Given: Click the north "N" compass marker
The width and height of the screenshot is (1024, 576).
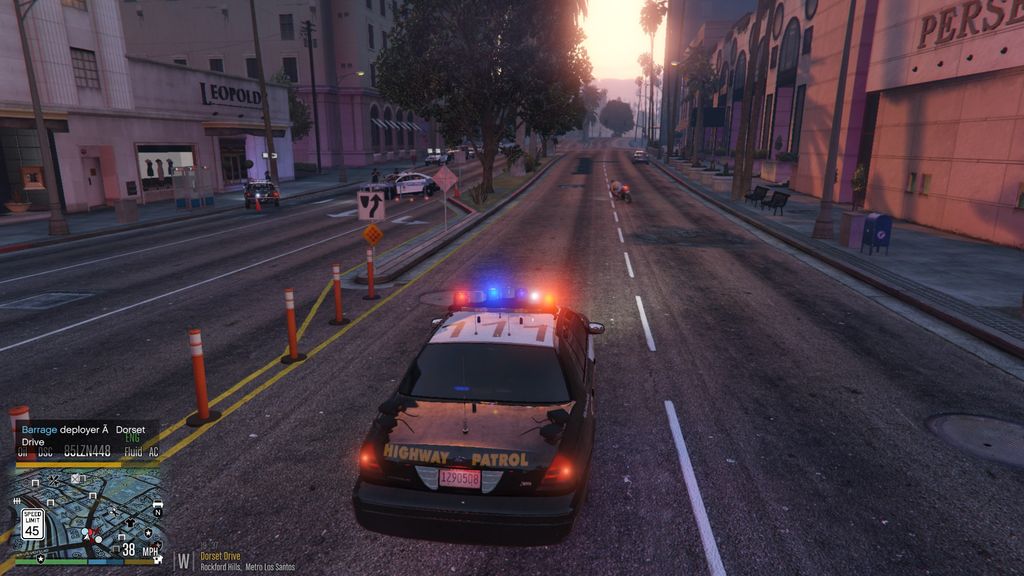Looking at the screenshot, I should pyautogui.click(x=157, y=511).
